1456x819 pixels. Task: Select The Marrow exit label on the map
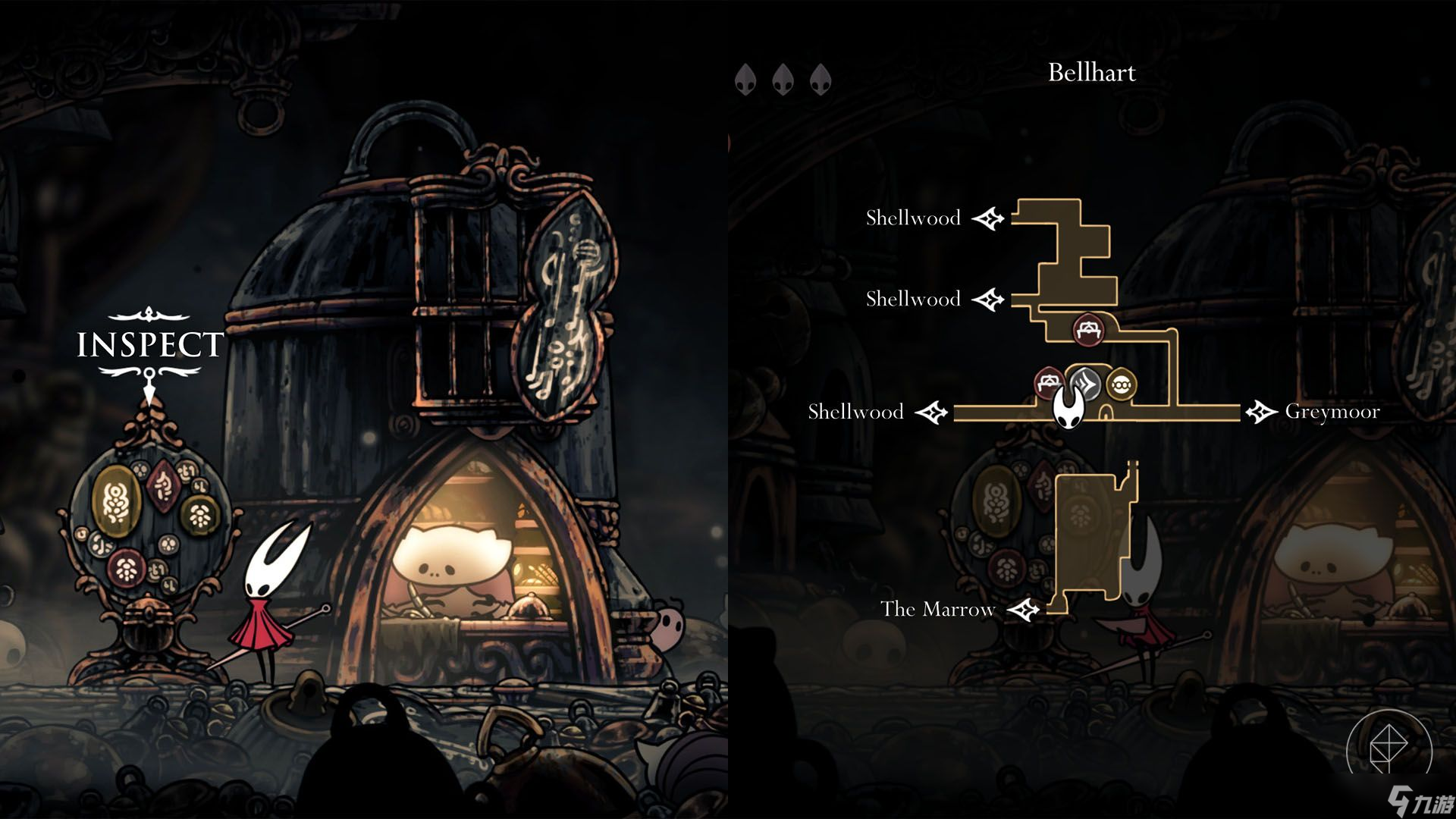click(x=937, y=609)
